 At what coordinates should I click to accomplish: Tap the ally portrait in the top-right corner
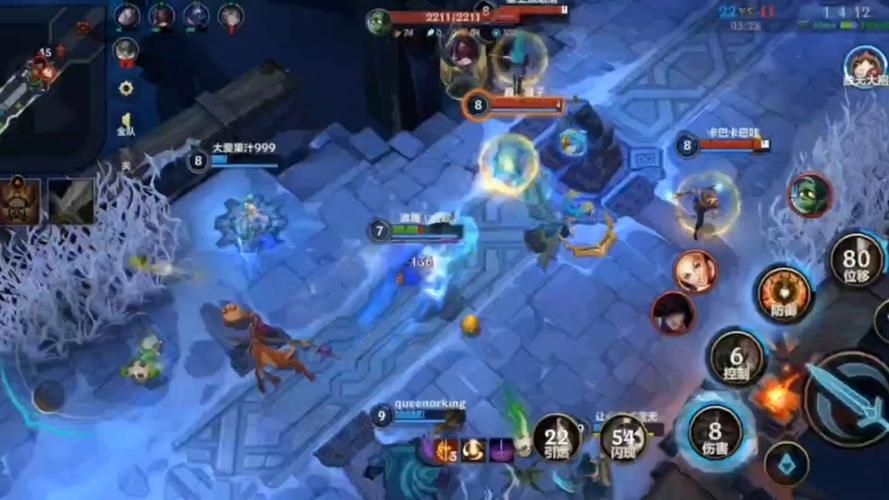(x=864, y=66)
